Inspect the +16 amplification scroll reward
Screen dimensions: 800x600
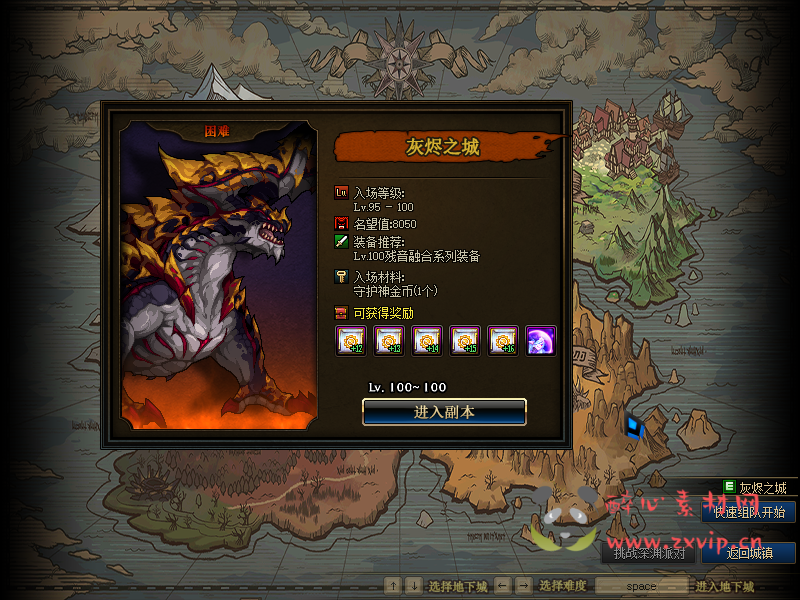pyautogui.click(x=503, y=341)
